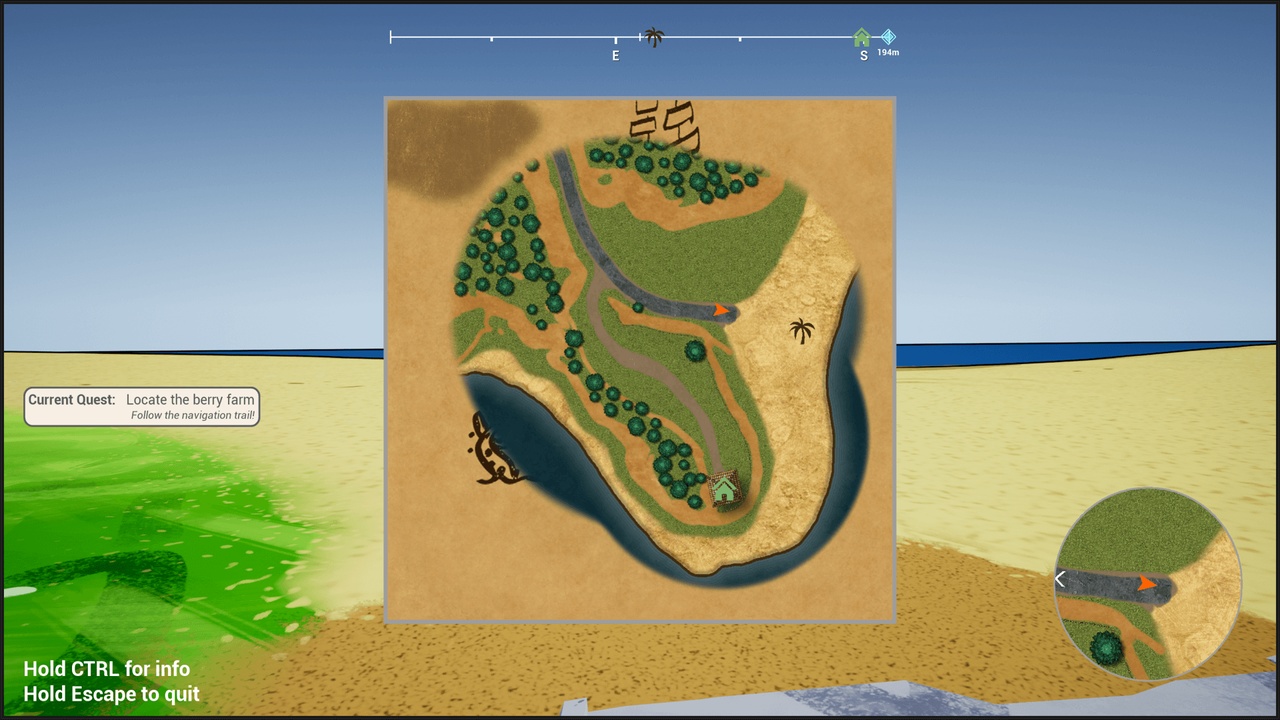1280x720 pixels.
Task: Click the Hold Escape to quit prompt
Action: click(x=111, y=693)
